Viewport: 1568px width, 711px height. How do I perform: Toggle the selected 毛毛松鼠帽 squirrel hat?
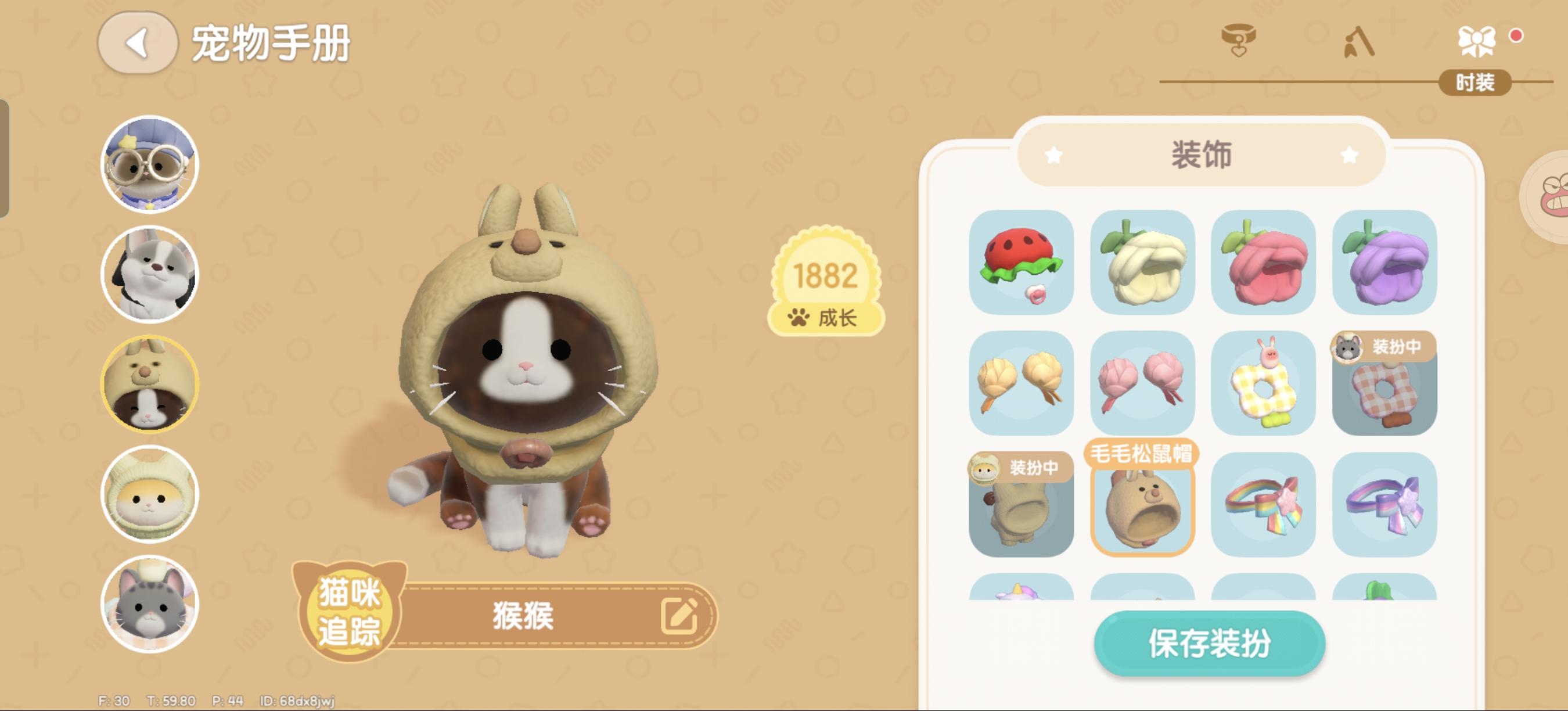coord(1140,510)
